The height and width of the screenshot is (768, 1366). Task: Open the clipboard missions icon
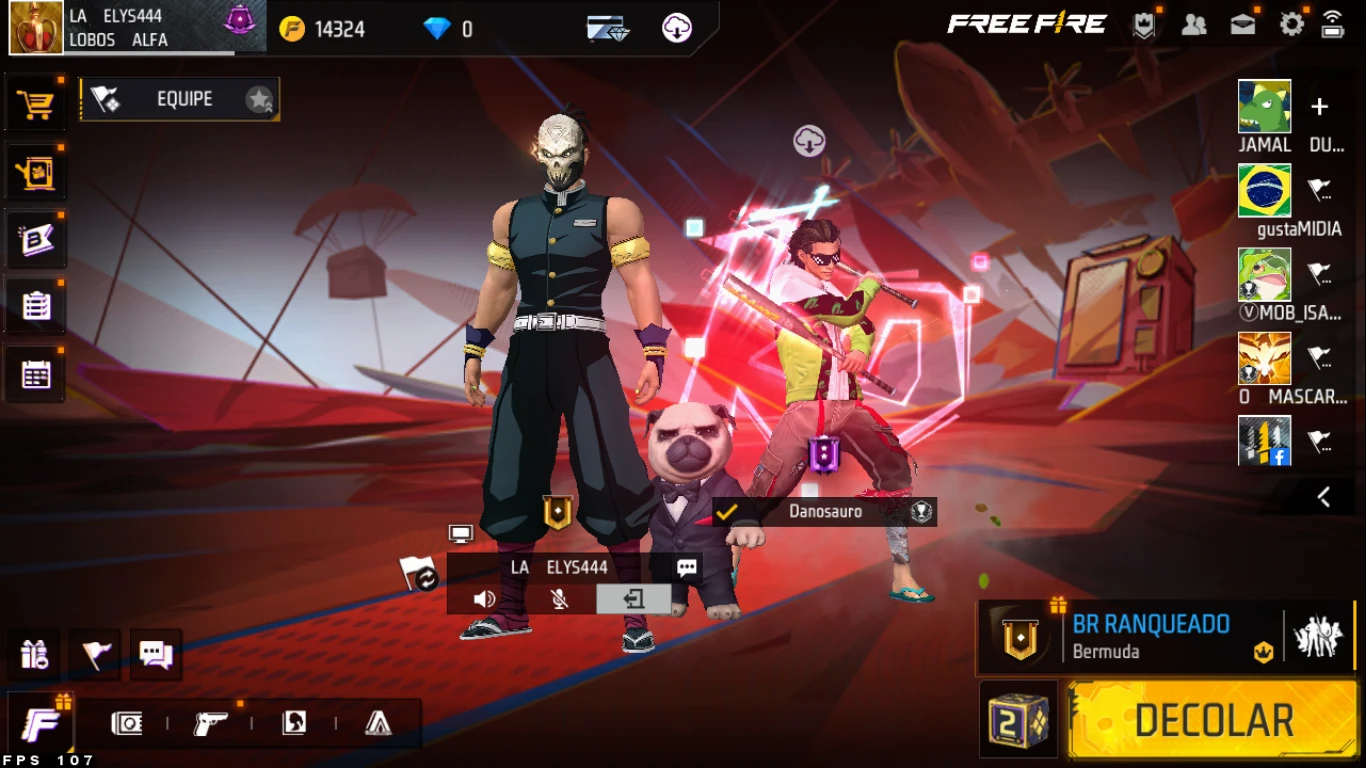click(x=36, y=306)
